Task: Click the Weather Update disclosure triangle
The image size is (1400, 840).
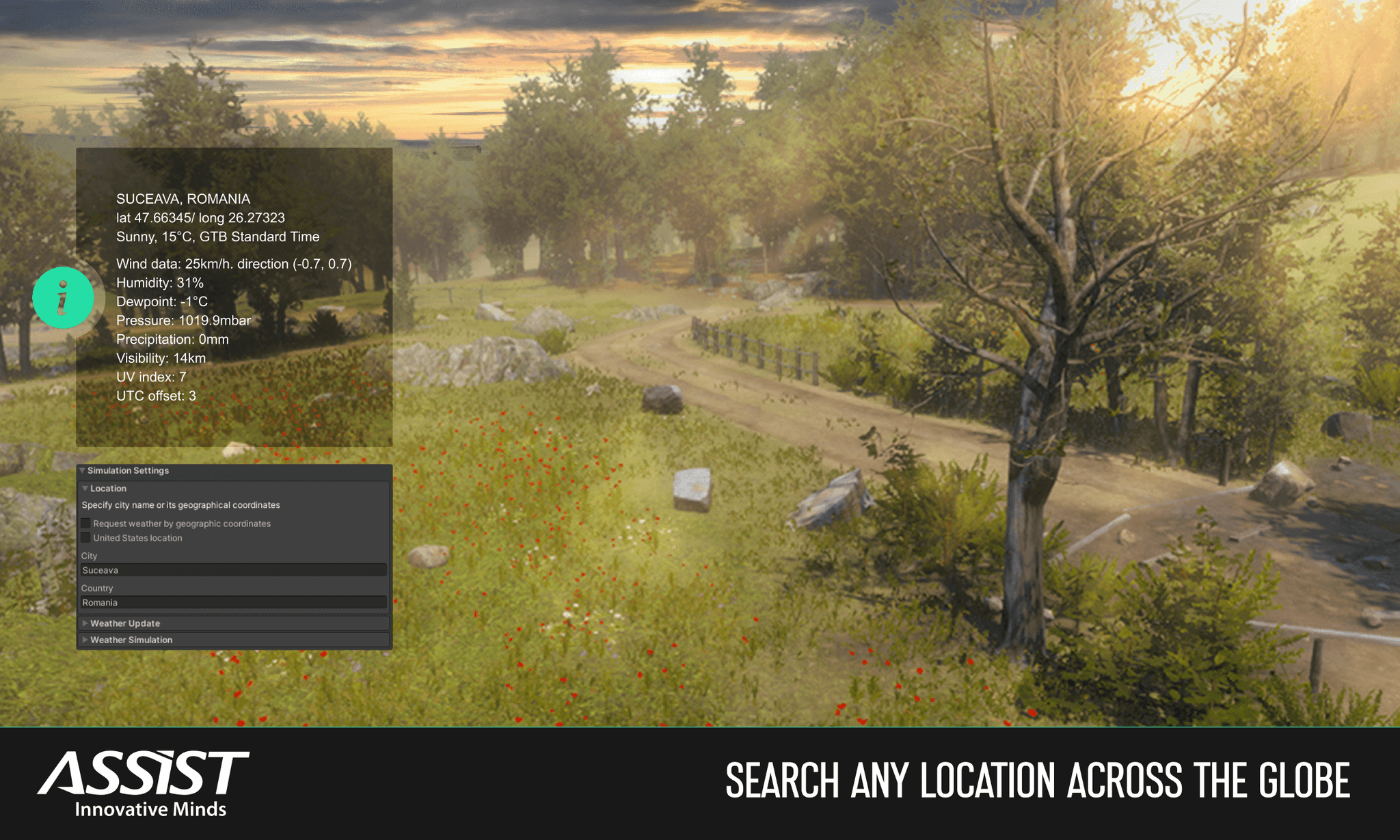Action: (85, 623)
